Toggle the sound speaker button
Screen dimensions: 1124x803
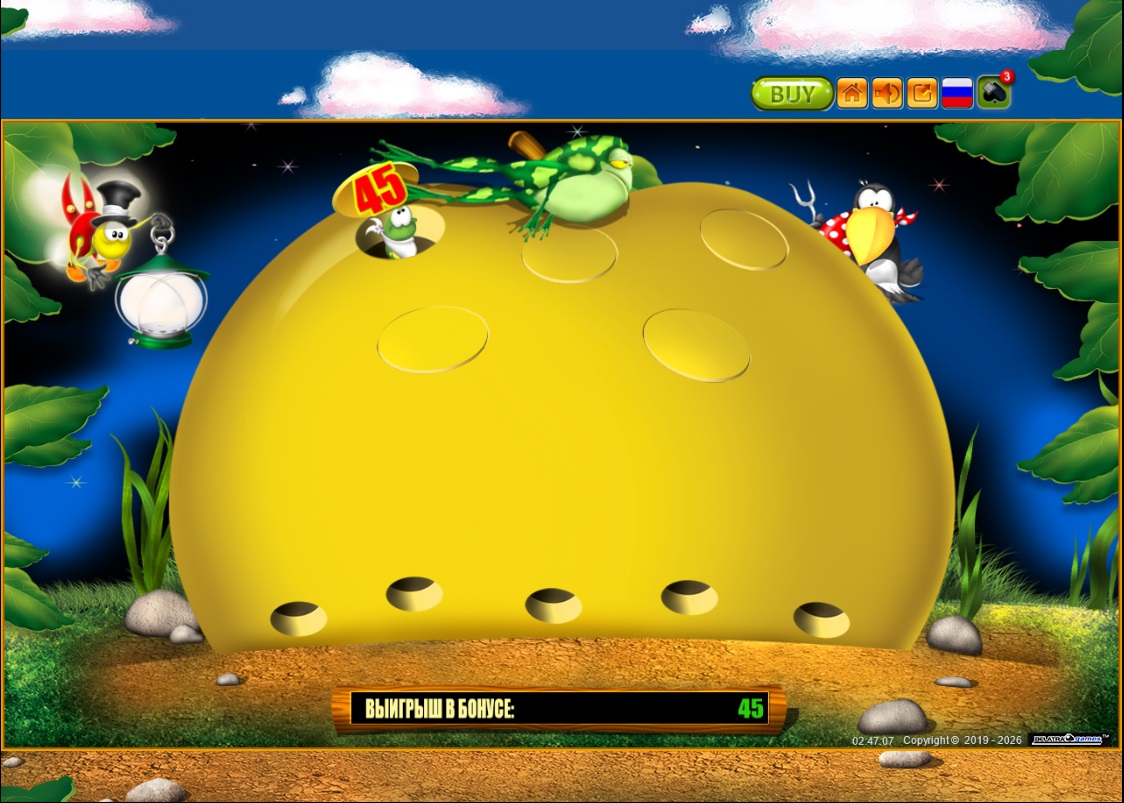(887, 94)
